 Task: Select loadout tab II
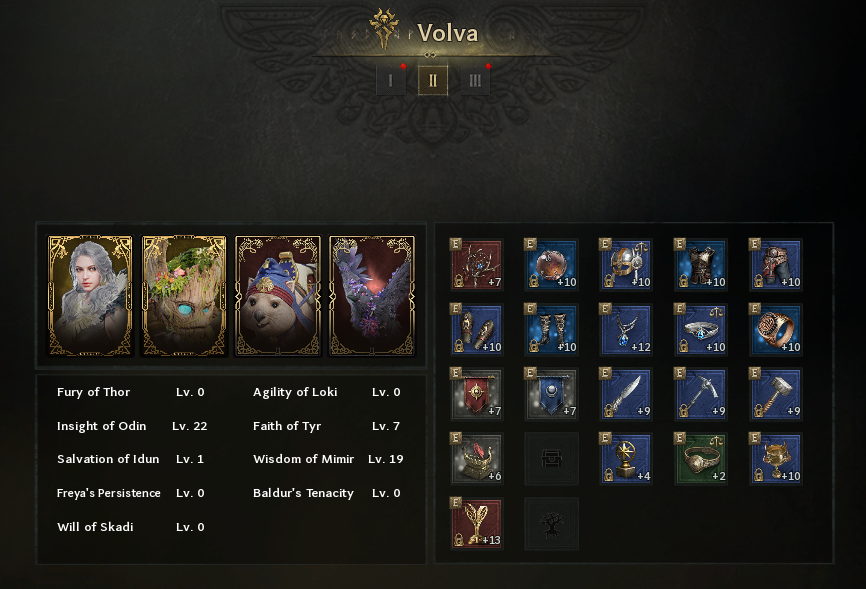coord(433,81)
